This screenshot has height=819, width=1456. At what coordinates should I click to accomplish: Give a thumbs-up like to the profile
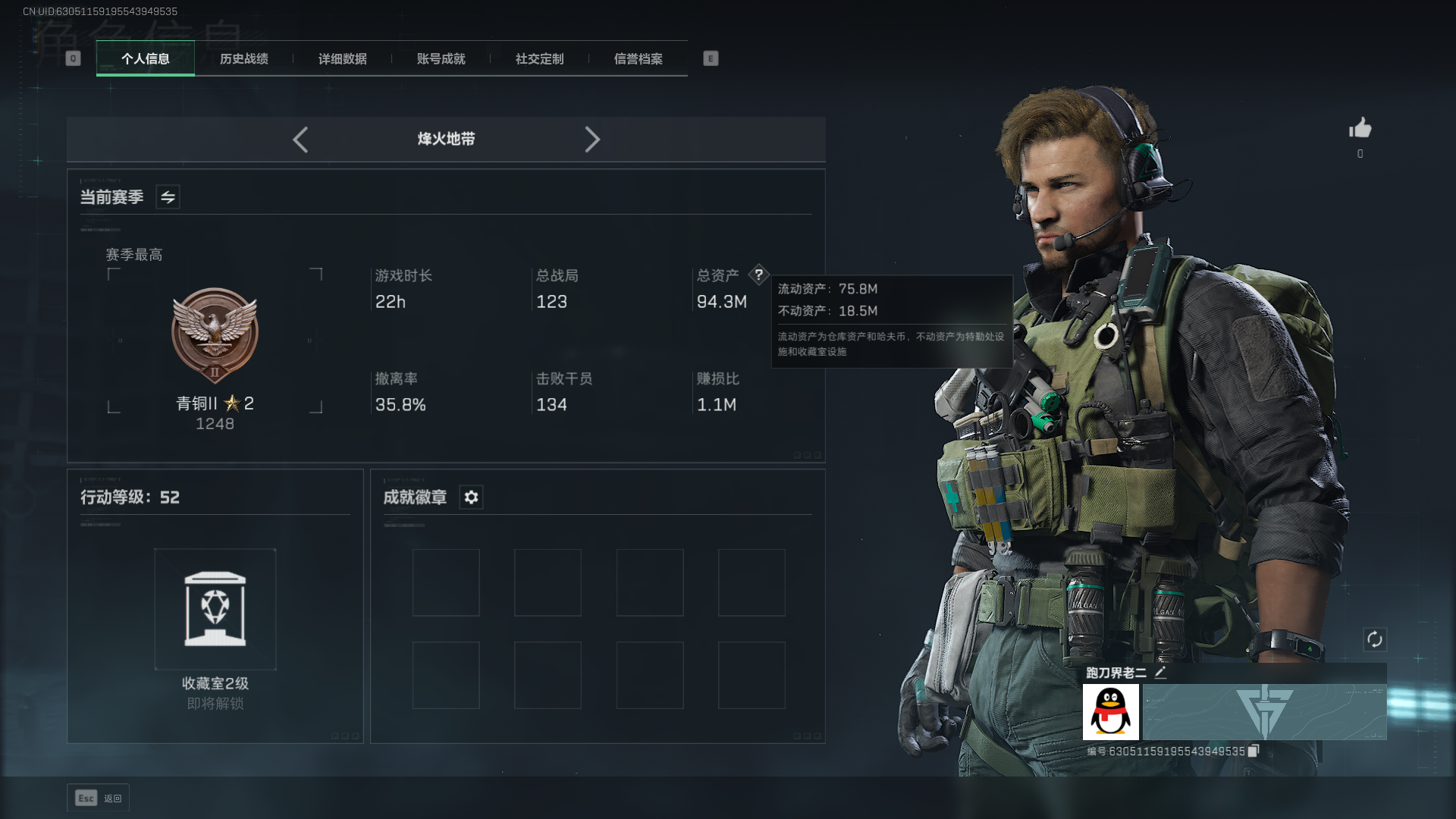coord(1360,128)
